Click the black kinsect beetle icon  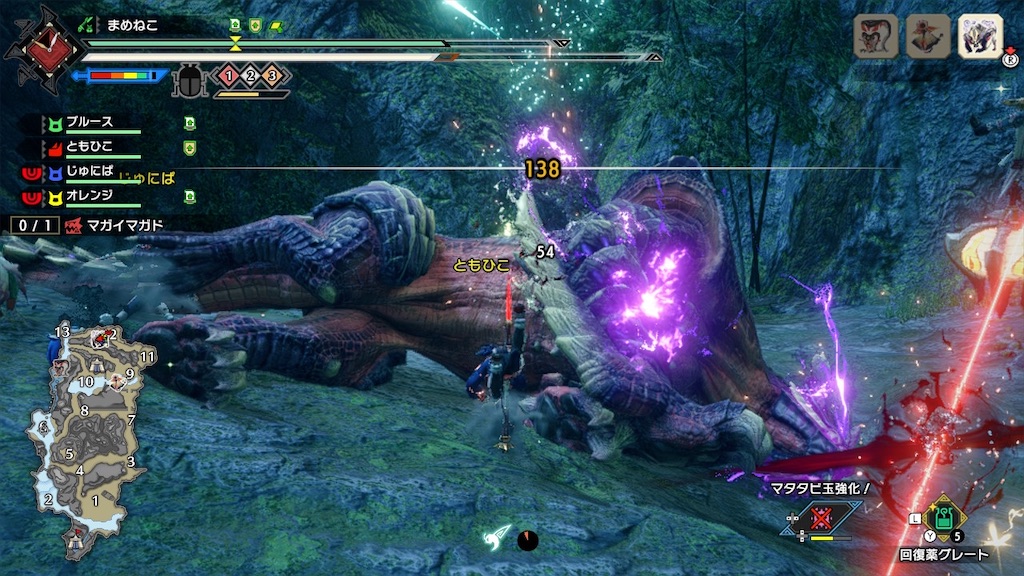(189, 80)
